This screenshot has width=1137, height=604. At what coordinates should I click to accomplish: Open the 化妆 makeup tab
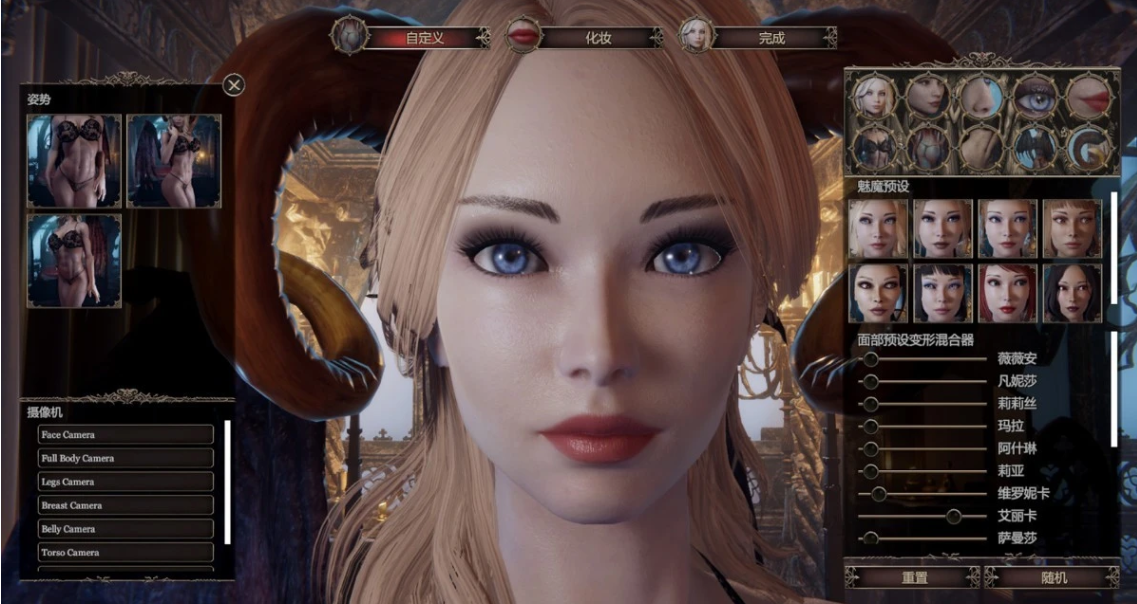(x=597, y=38)
